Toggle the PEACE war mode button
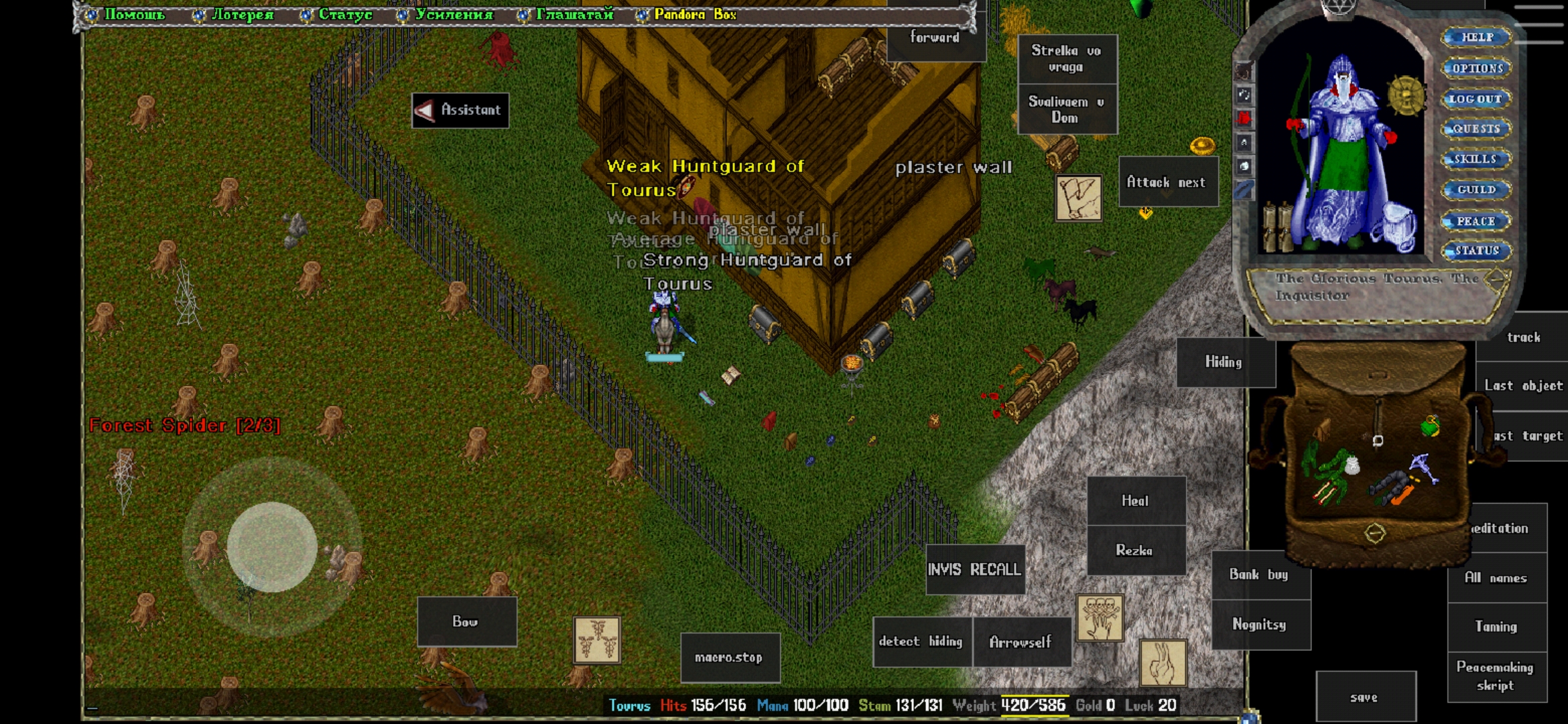 (x=1476, y=221)
